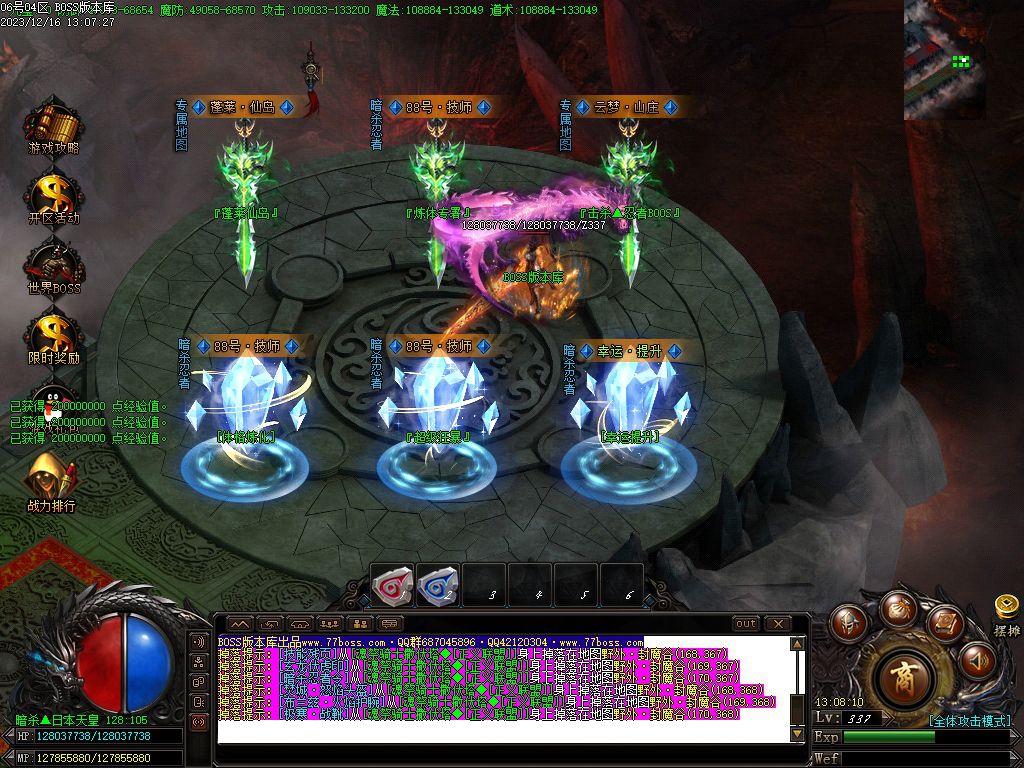
Task: Switch the 全体攻击模式 attack mode
Action: [x=969, y=721]
